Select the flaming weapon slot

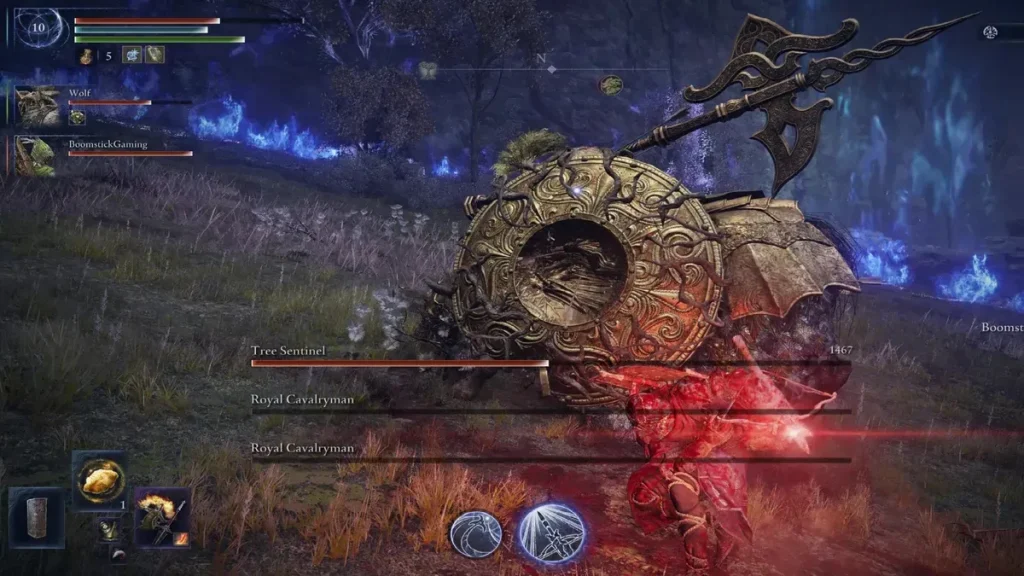pos(162,516)
